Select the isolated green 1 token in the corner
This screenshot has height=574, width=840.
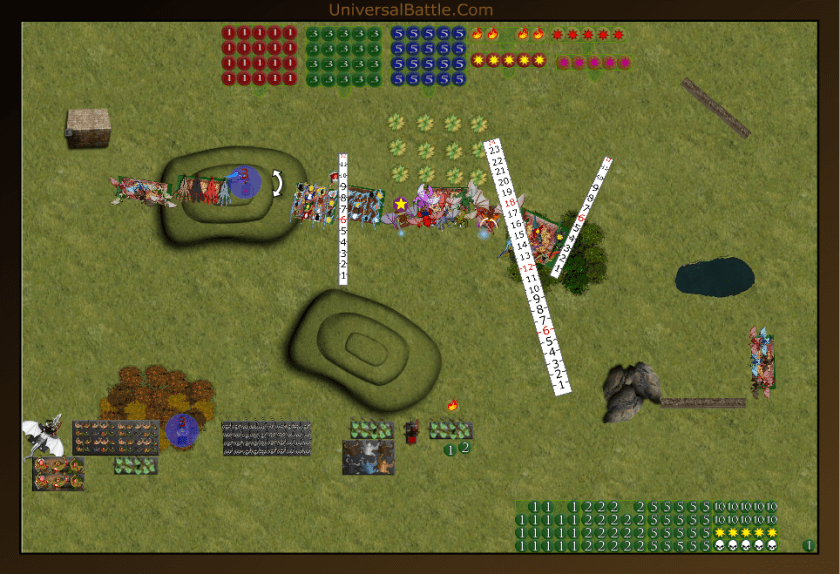click(808, 545)
